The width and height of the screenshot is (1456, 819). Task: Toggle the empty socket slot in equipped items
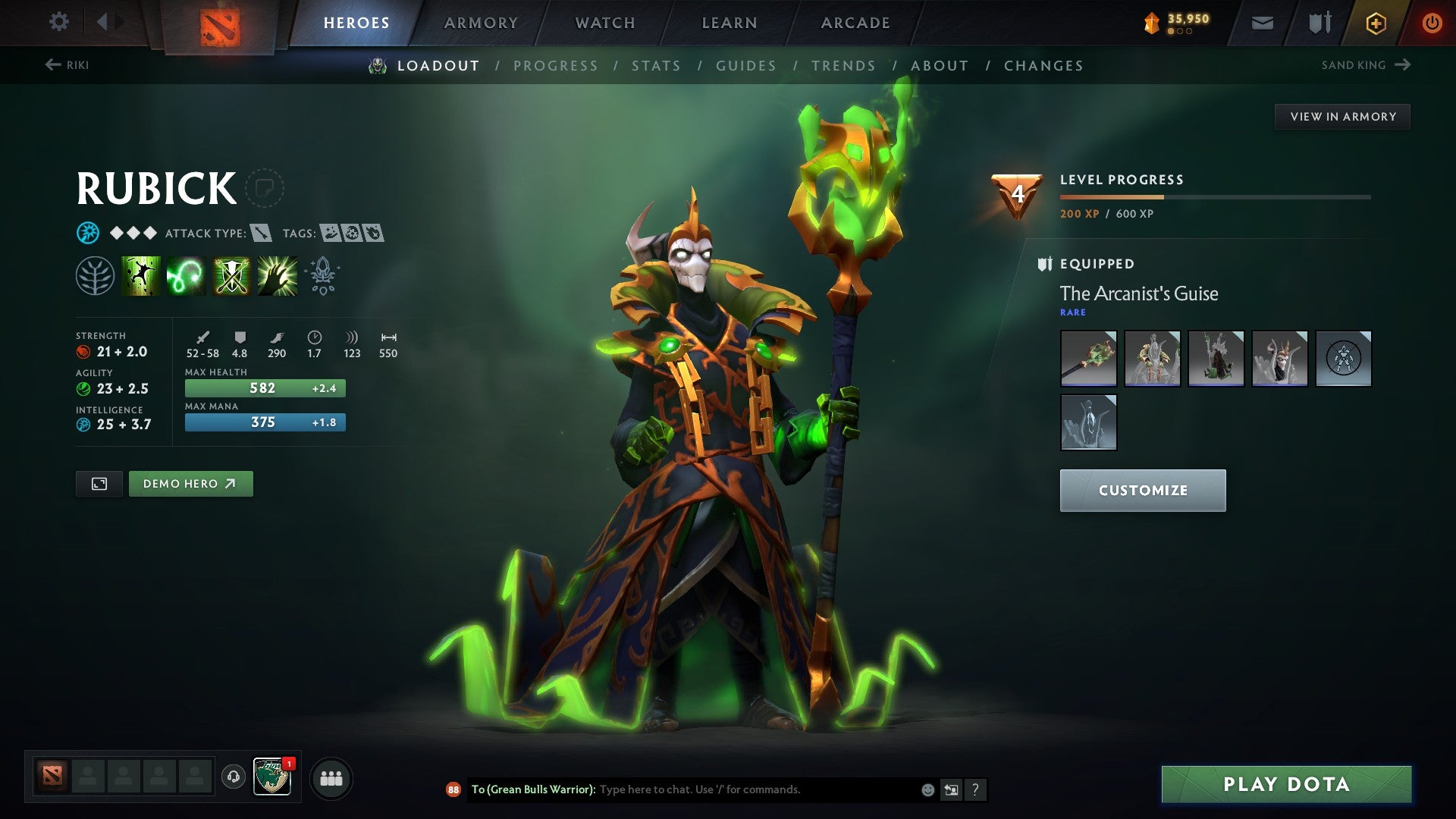(1344, 359)
